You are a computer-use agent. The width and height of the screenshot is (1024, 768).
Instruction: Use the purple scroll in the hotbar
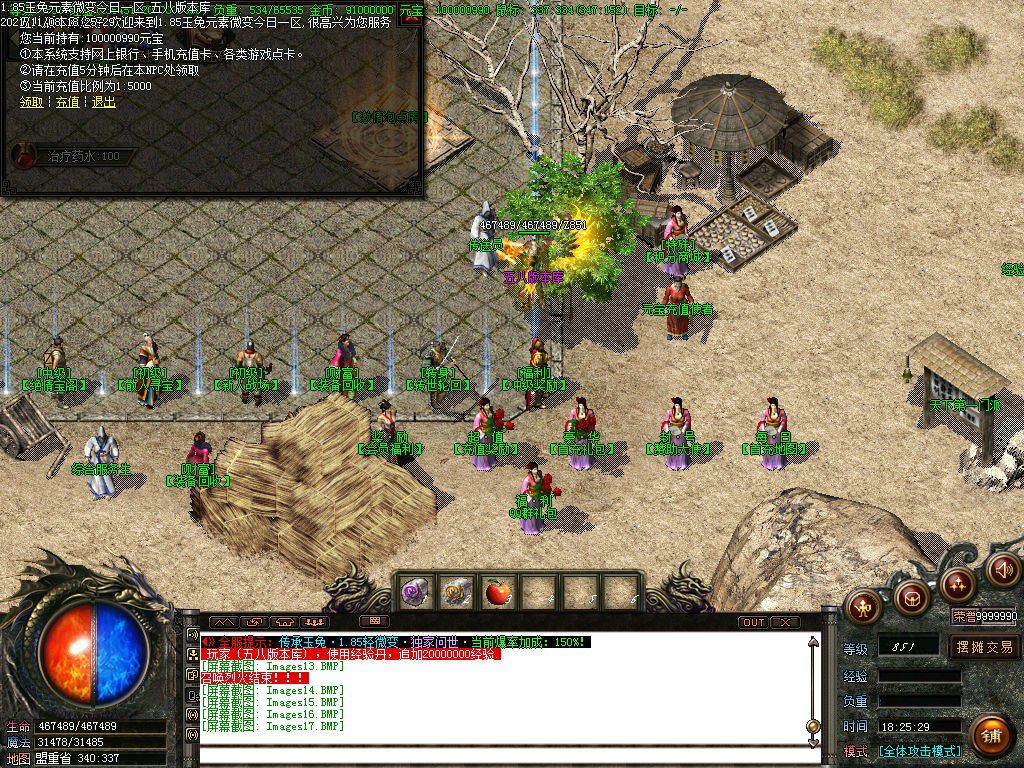(416, 593)
